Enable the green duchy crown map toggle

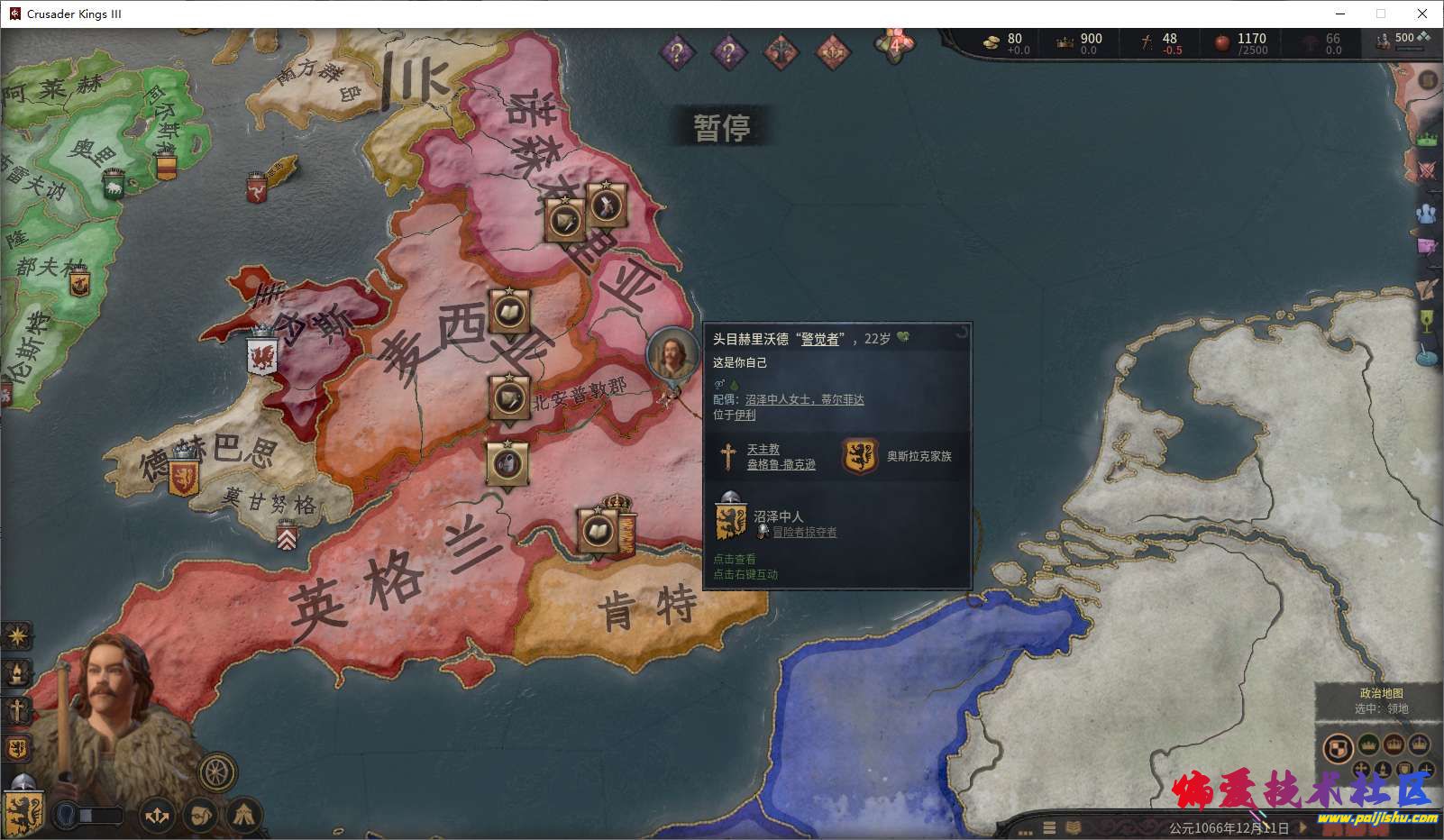(x=1368, y=747)
